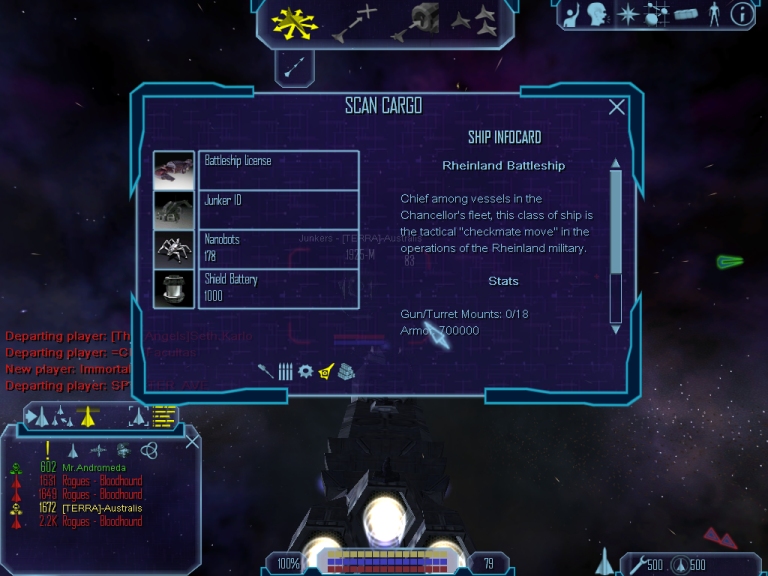768x576 pixels.
Task: Show the gear equipment filter in cargo scan
Action: click(306, 371)
